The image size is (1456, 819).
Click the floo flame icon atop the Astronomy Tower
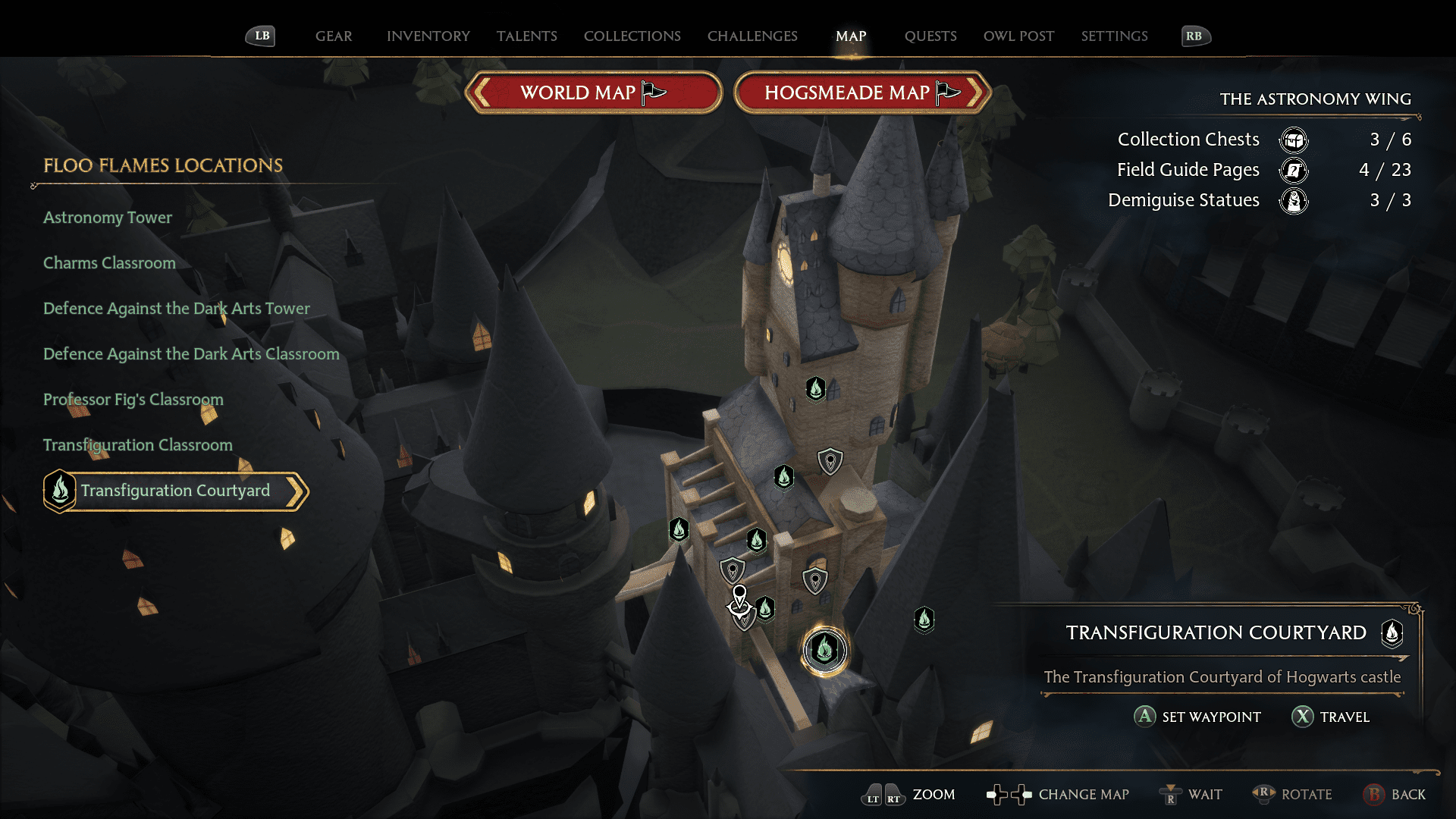point(814,388)
